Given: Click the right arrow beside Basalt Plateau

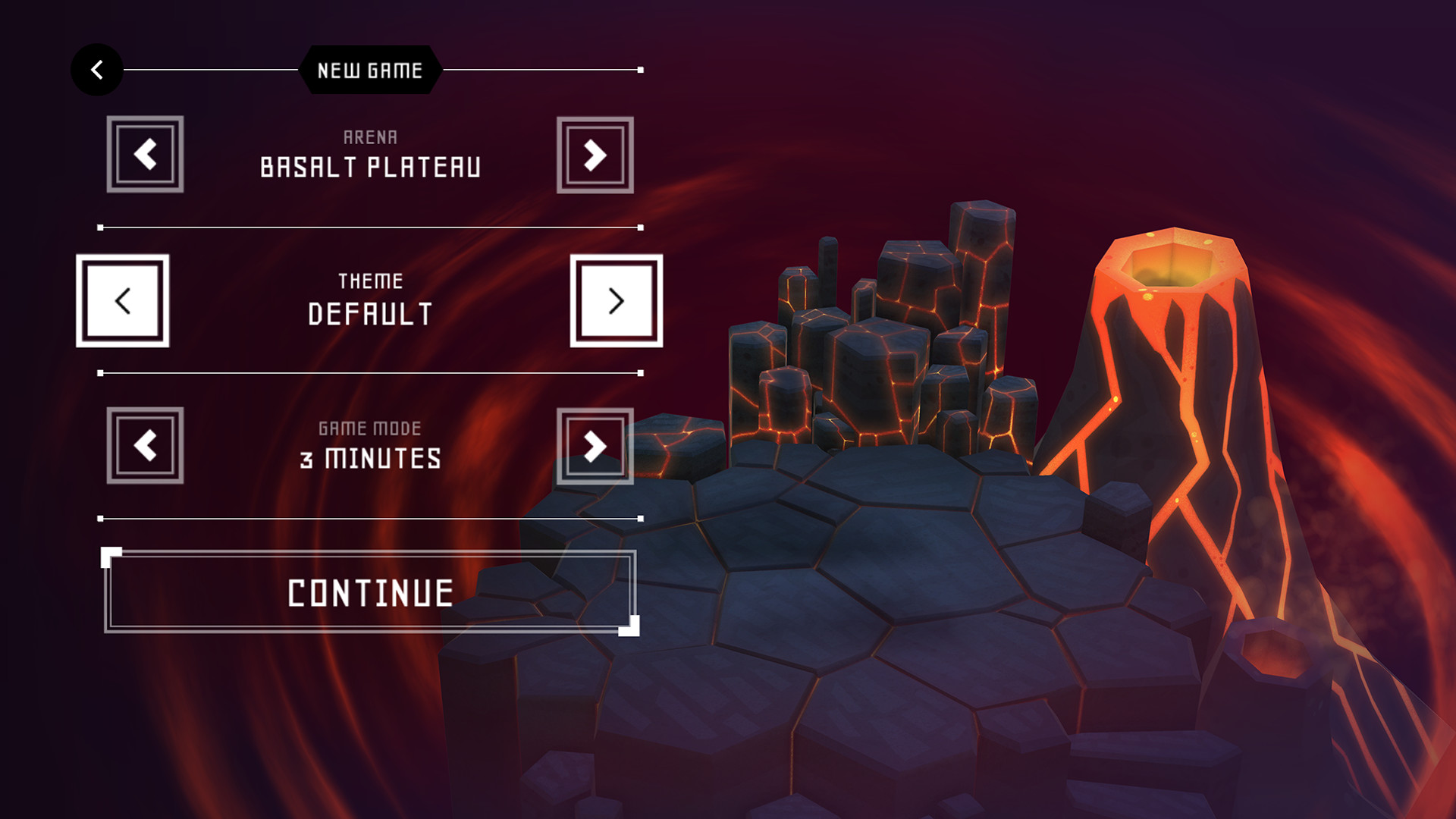Looking at the screenshot, I should coord(595,154).
